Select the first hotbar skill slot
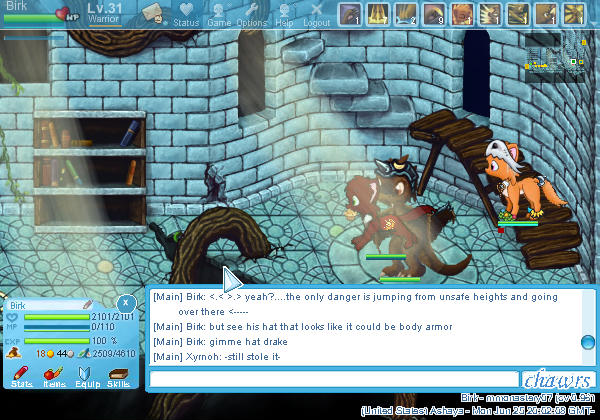This screenshot has width=600, height=420. (349, 14)
